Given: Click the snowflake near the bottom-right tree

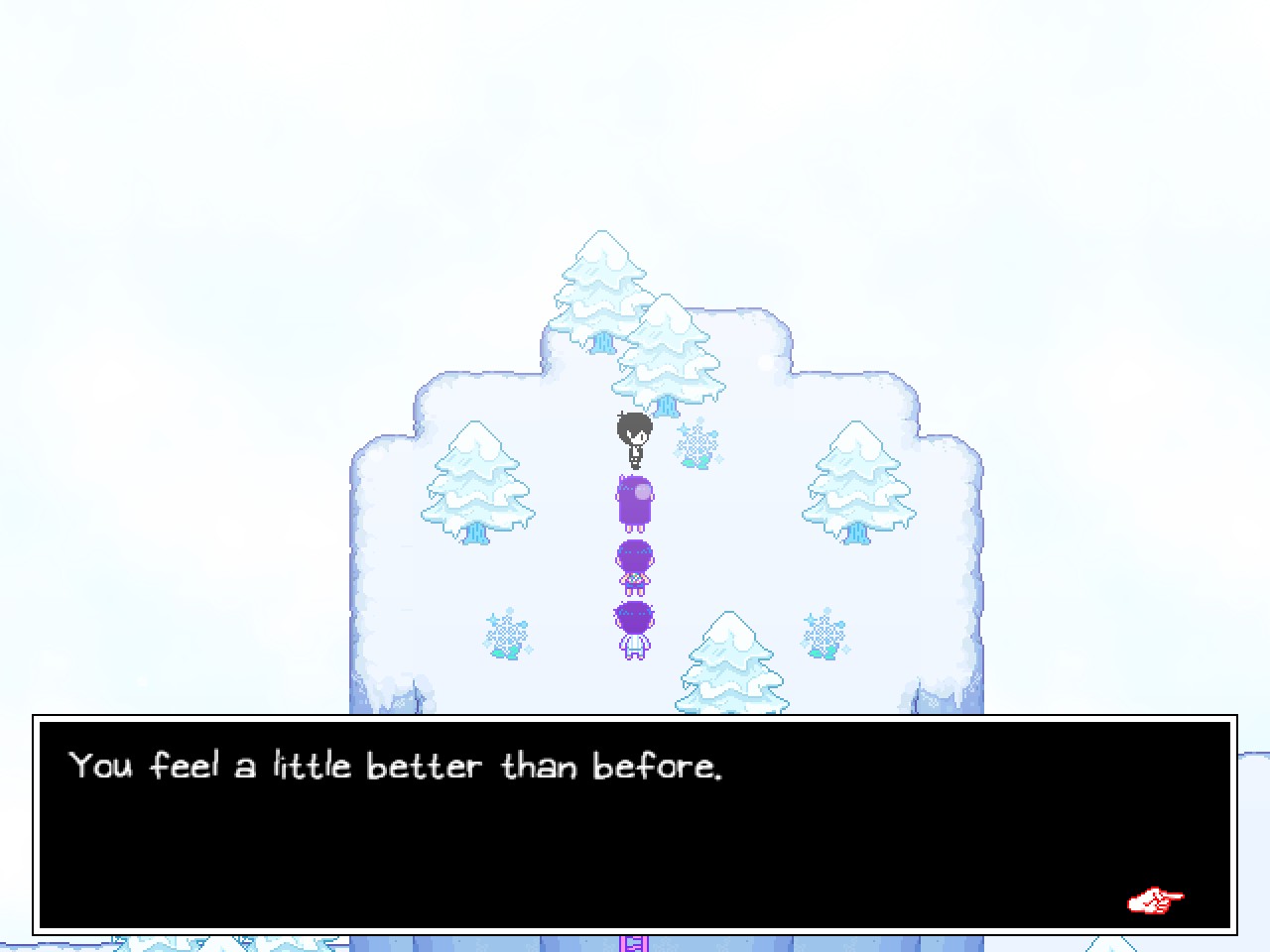Looking at the screenshot, I should click(825, 632).
